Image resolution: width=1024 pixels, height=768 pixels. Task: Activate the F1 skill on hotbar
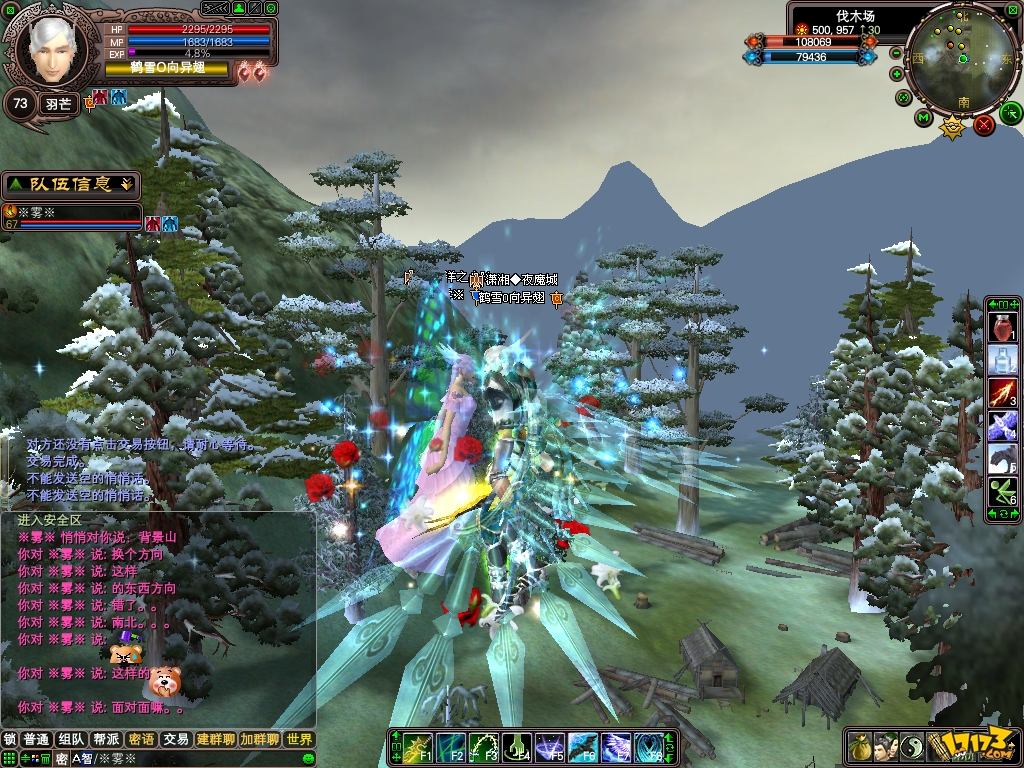(x=419, y=747)
